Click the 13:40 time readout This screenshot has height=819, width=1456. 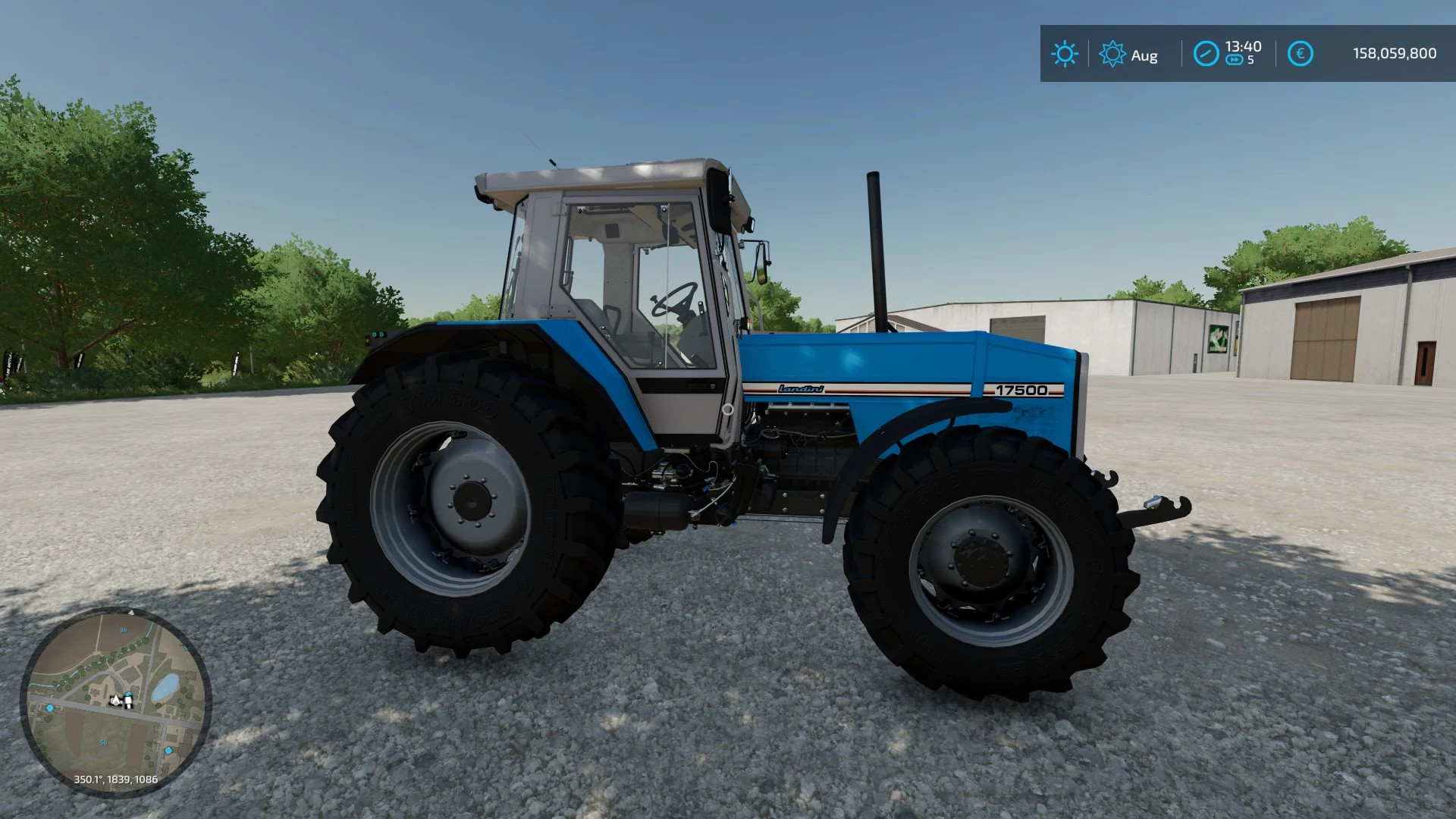tap(1243, 46)
